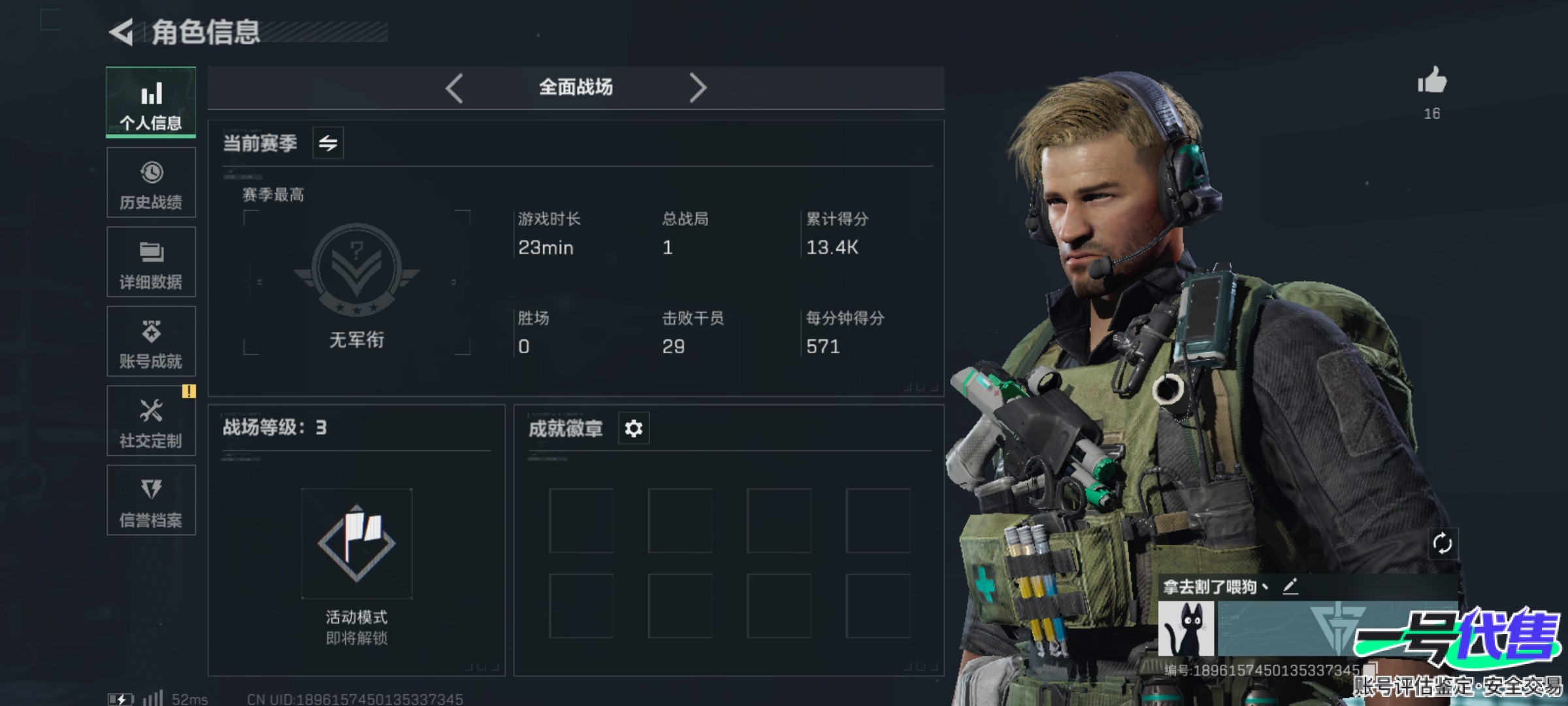This screenshot has height=706, width=1568.
Task: Open the 成就徽章 gear settings
Action: pyautogui.click(x=634, y=428)
